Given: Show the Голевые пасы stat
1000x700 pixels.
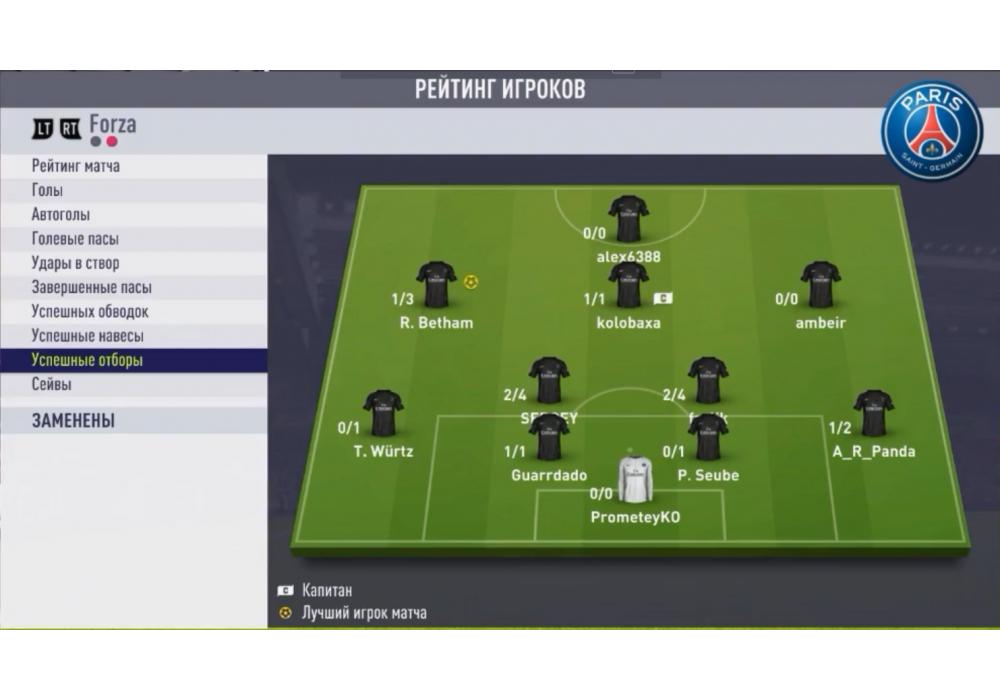Looking at the screenshot, I should 75,239.
